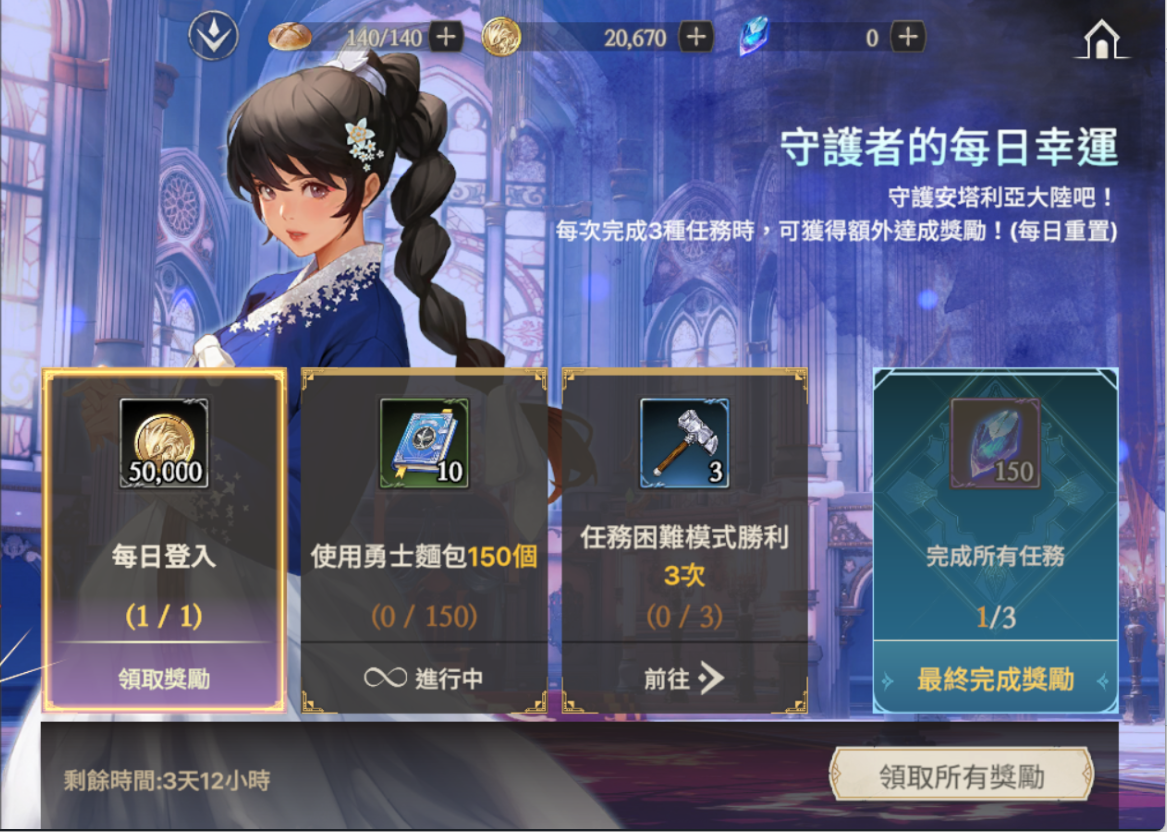Open the home screen via house icon
The image size is (1167, 832).
point(1101,40)
